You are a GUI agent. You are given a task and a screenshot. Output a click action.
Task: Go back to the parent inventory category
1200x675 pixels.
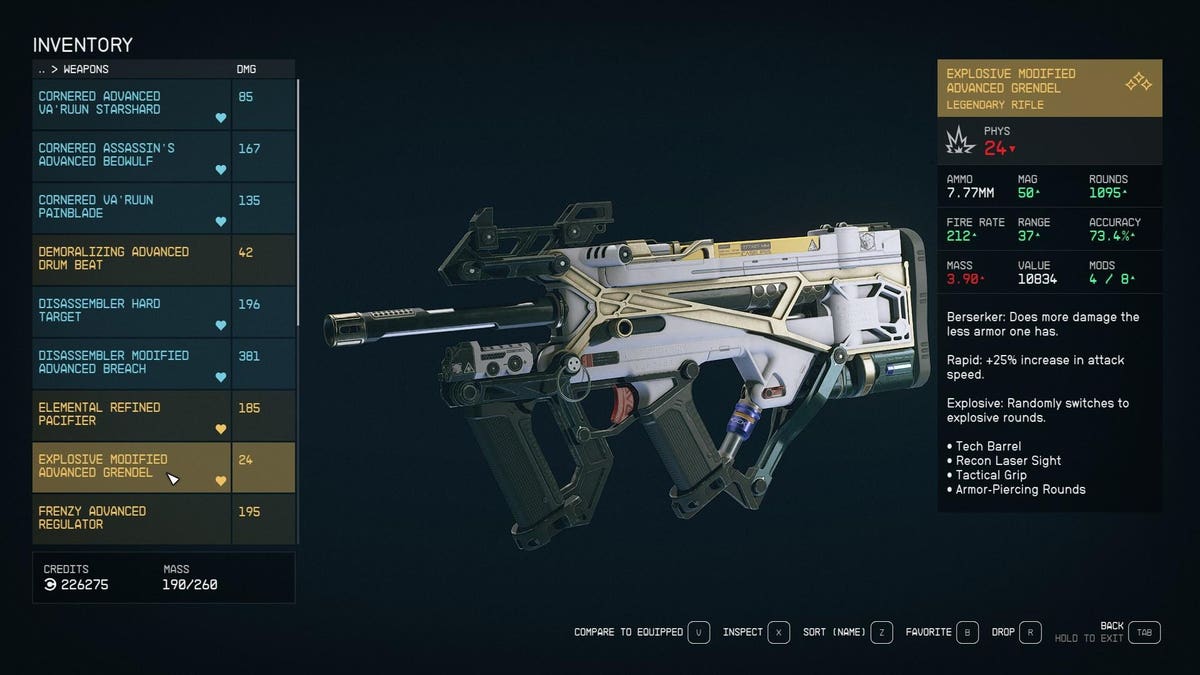coord(41,70)
